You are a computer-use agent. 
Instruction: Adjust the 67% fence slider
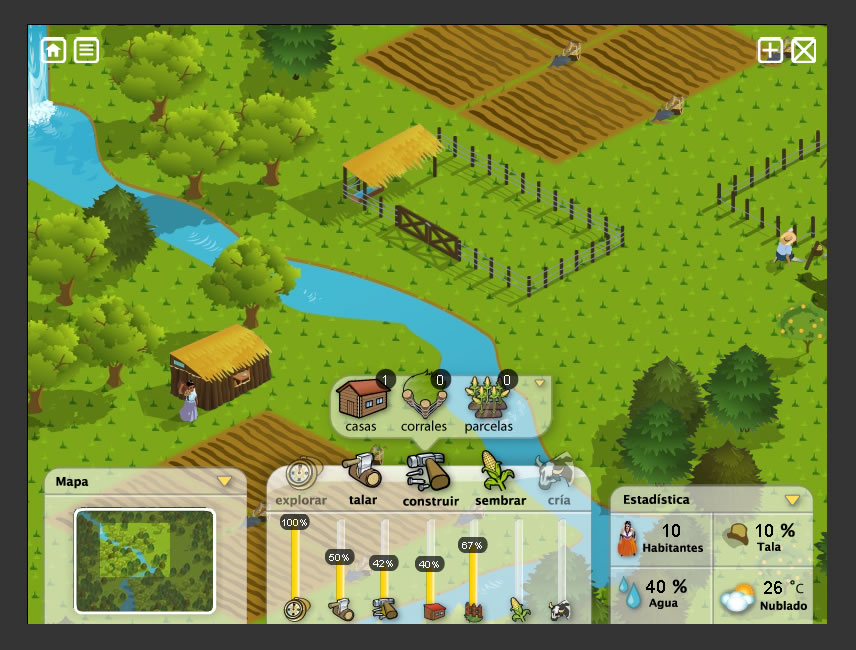(x=472, y=546)
